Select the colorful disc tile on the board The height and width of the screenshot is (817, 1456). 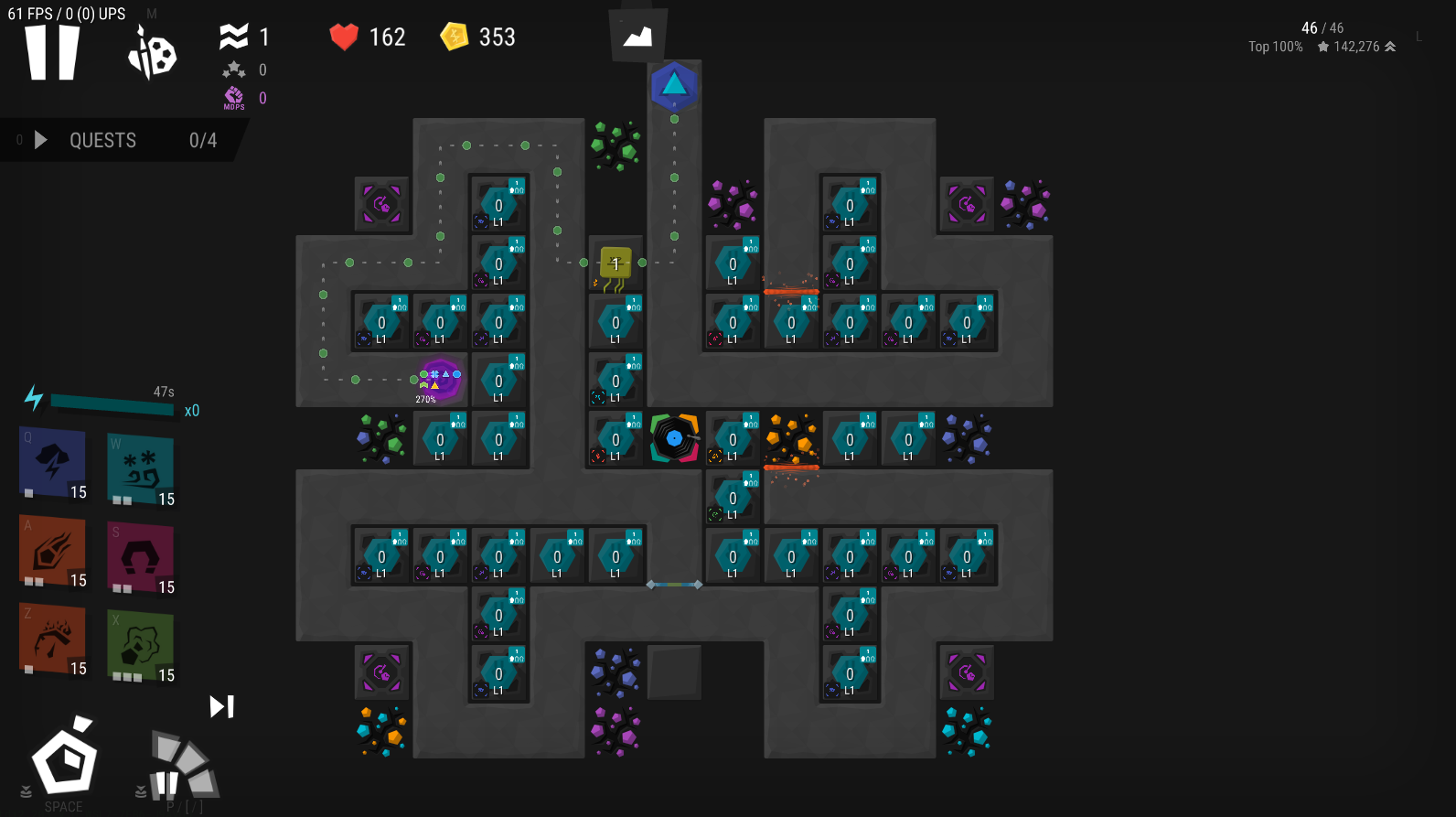(x=674, y=439)
